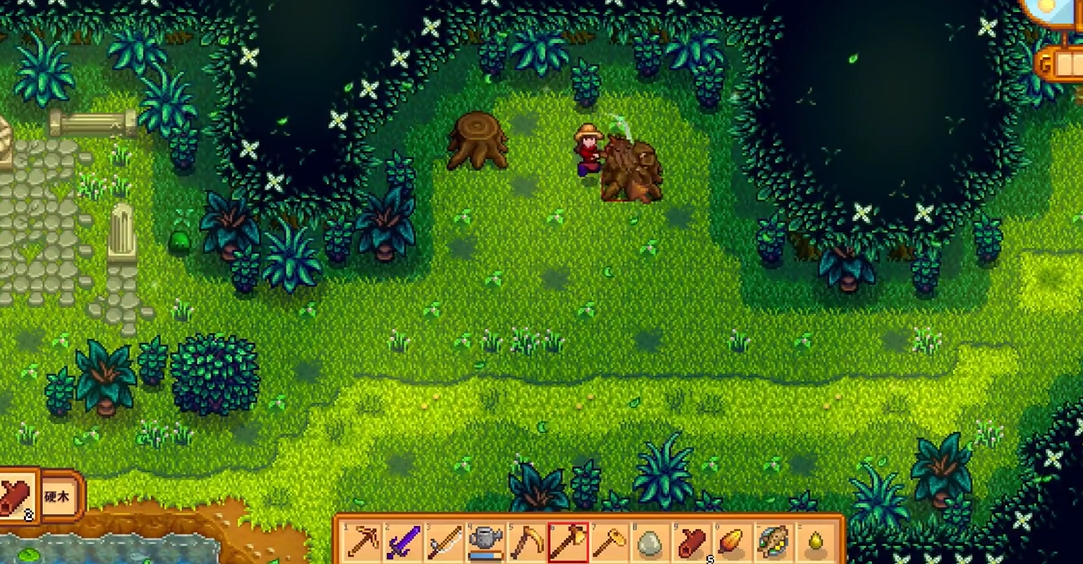Select the grey stone item

click(x=649, y=543)
